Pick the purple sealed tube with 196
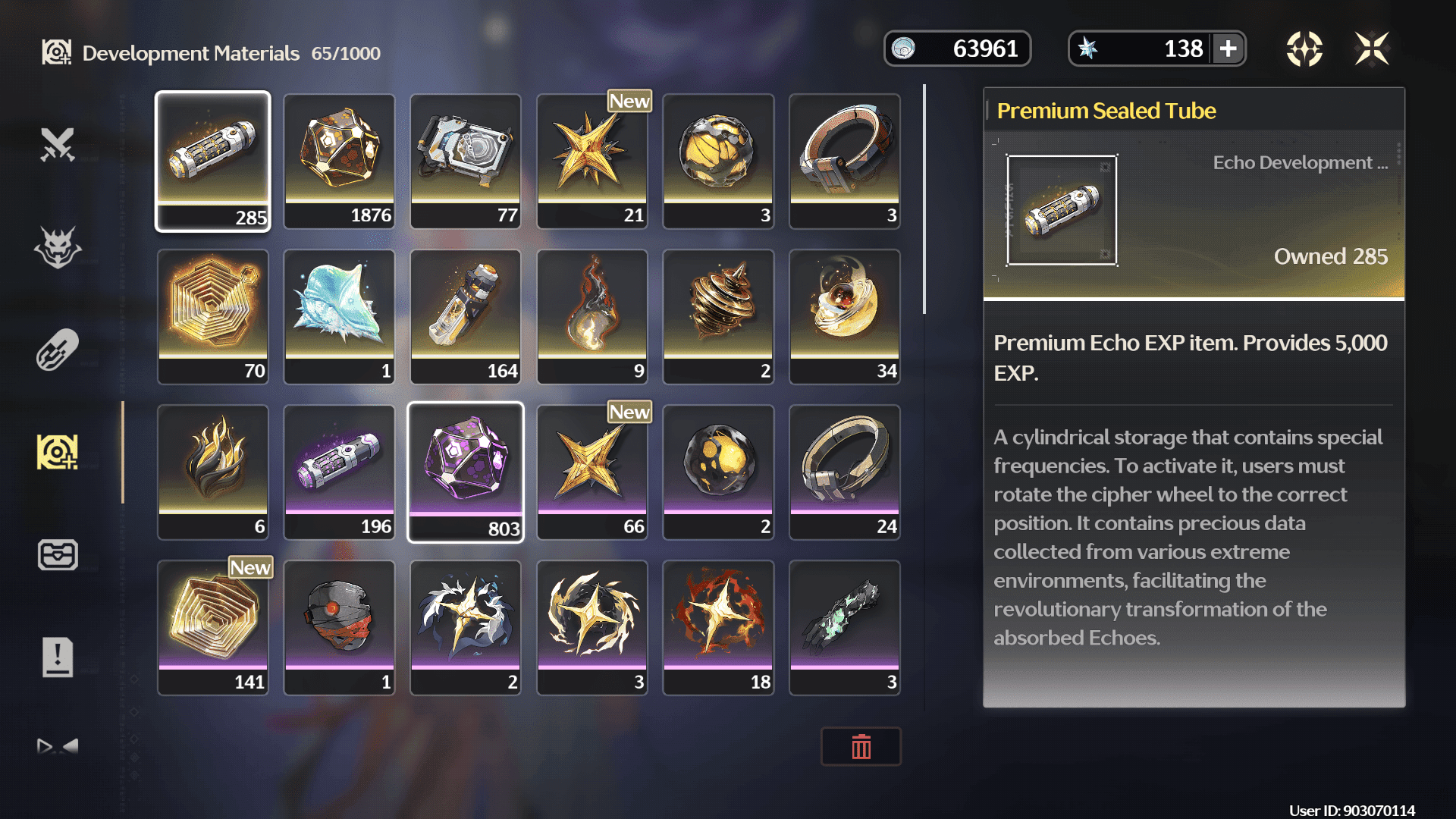The image size is (1456, 819). coord(339,472)
